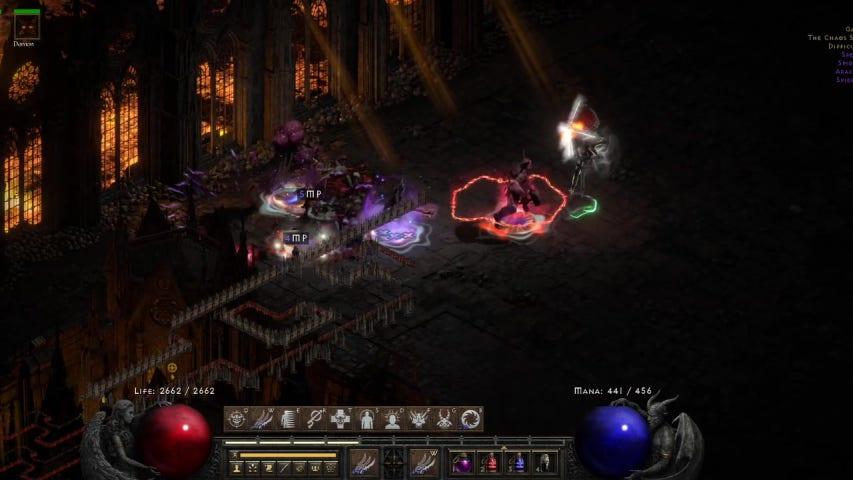The image size is (853, 480).
Task: Open the right-mouse claw skill selector
Action: click(423, 462)
